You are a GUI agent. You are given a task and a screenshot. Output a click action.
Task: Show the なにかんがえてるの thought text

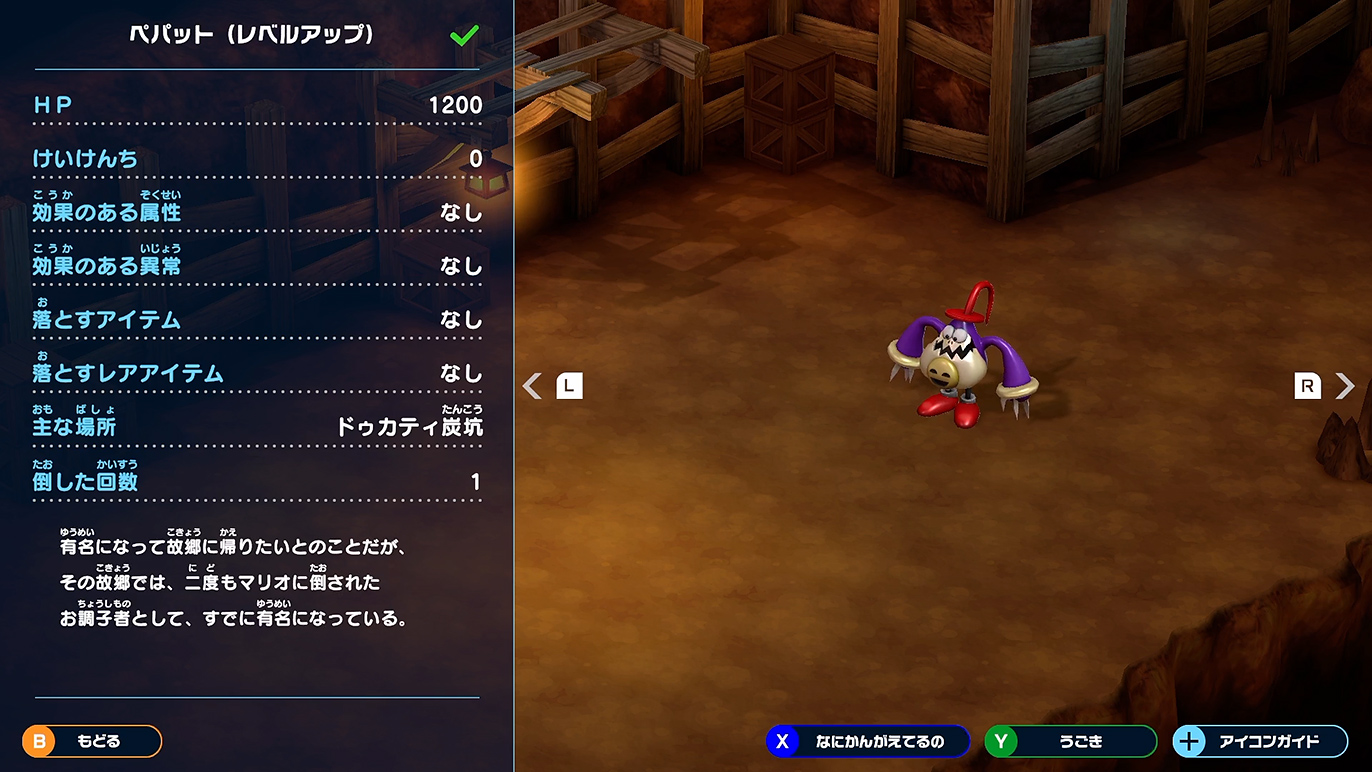click(868, 741)
